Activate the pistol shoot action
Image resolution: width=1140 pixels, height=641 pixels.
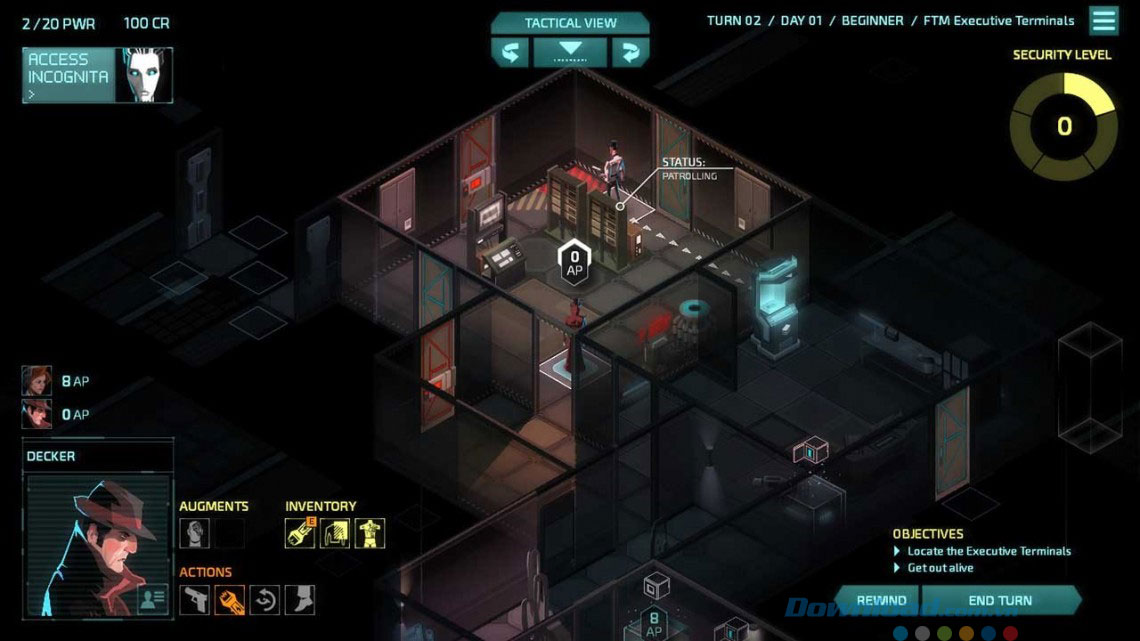(195, 599)
